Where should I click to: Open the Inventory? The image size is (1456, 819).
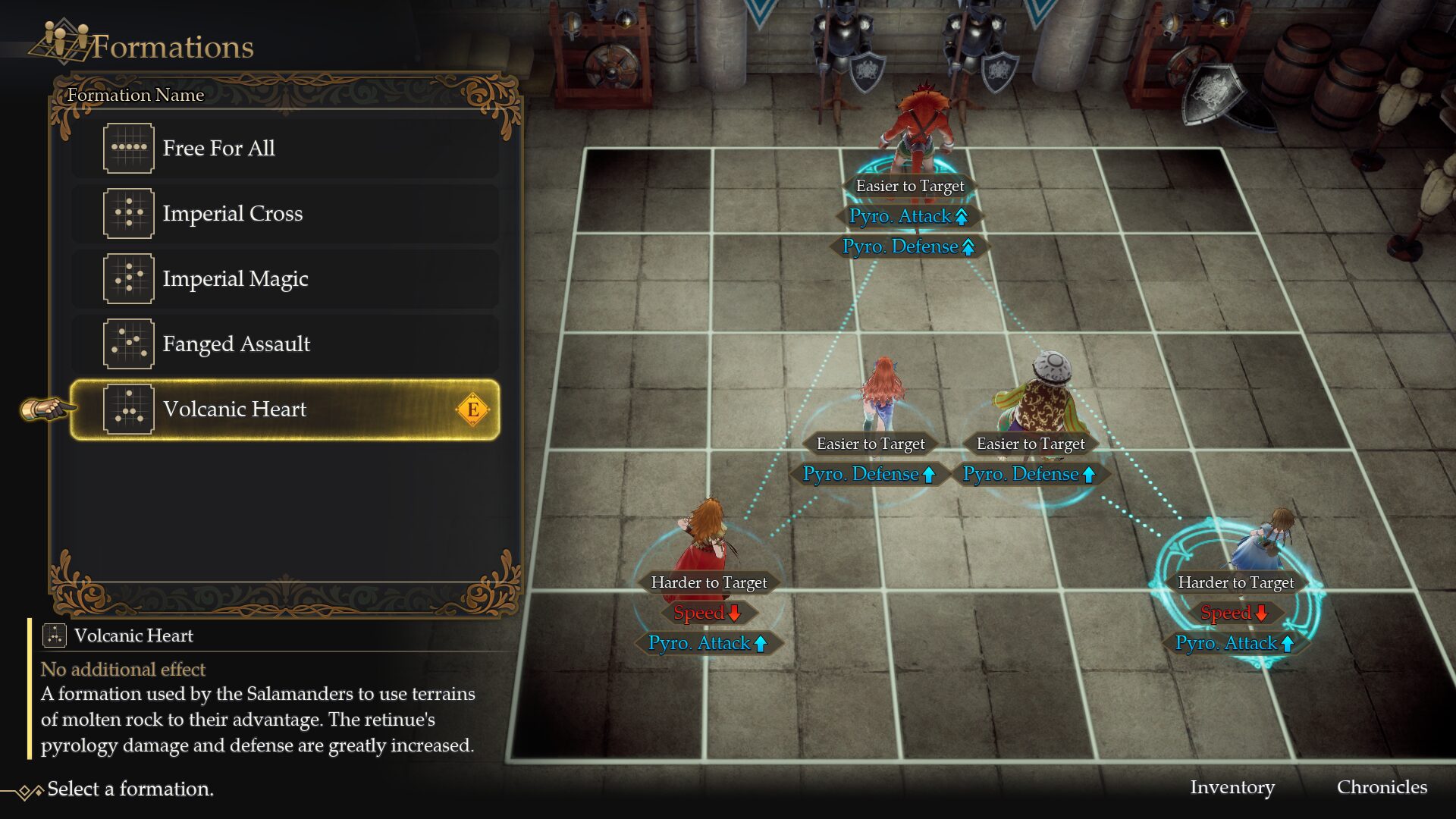click(x=1232, y=787)
